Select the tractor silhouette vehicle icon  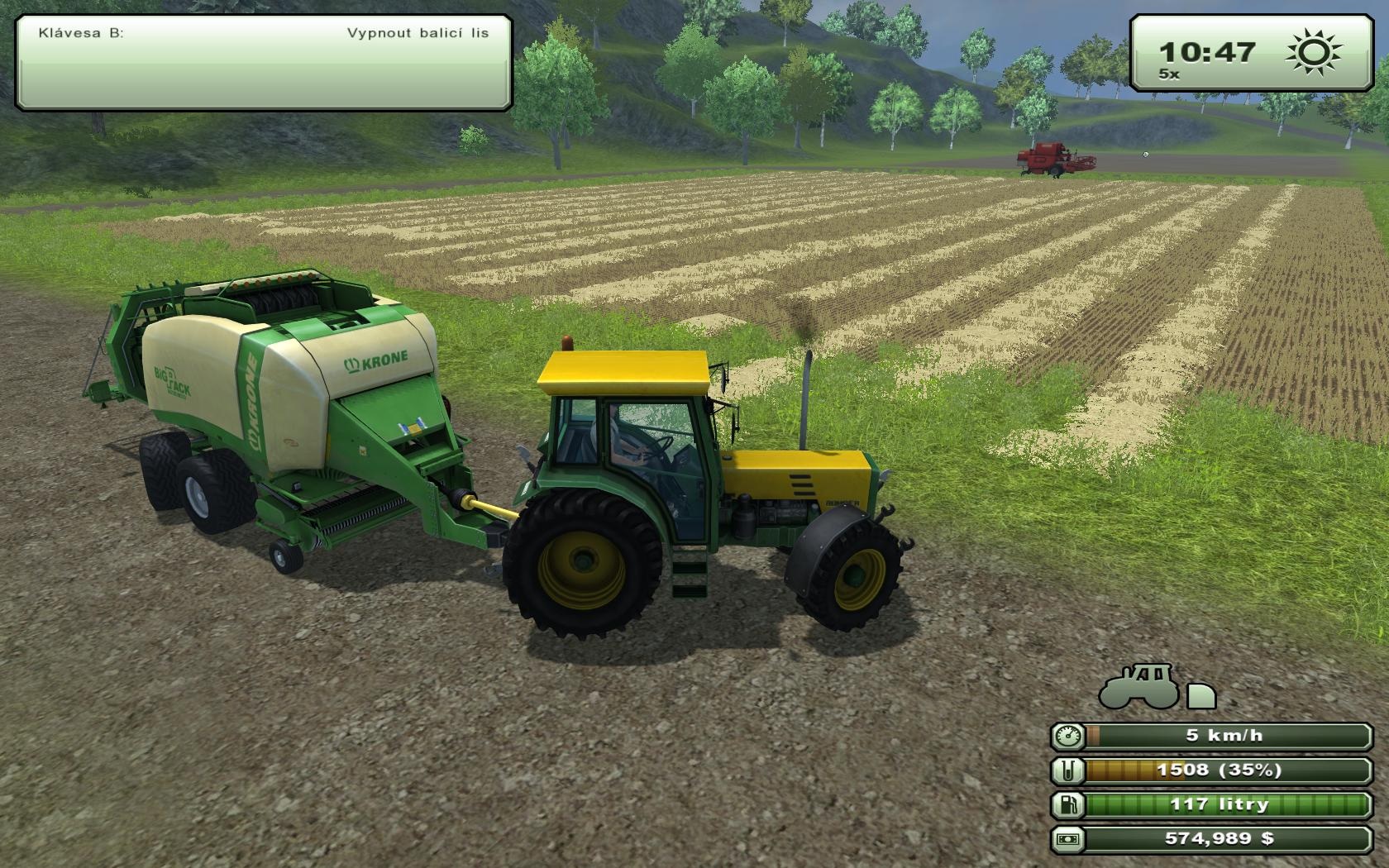[x=1139, y=687]
